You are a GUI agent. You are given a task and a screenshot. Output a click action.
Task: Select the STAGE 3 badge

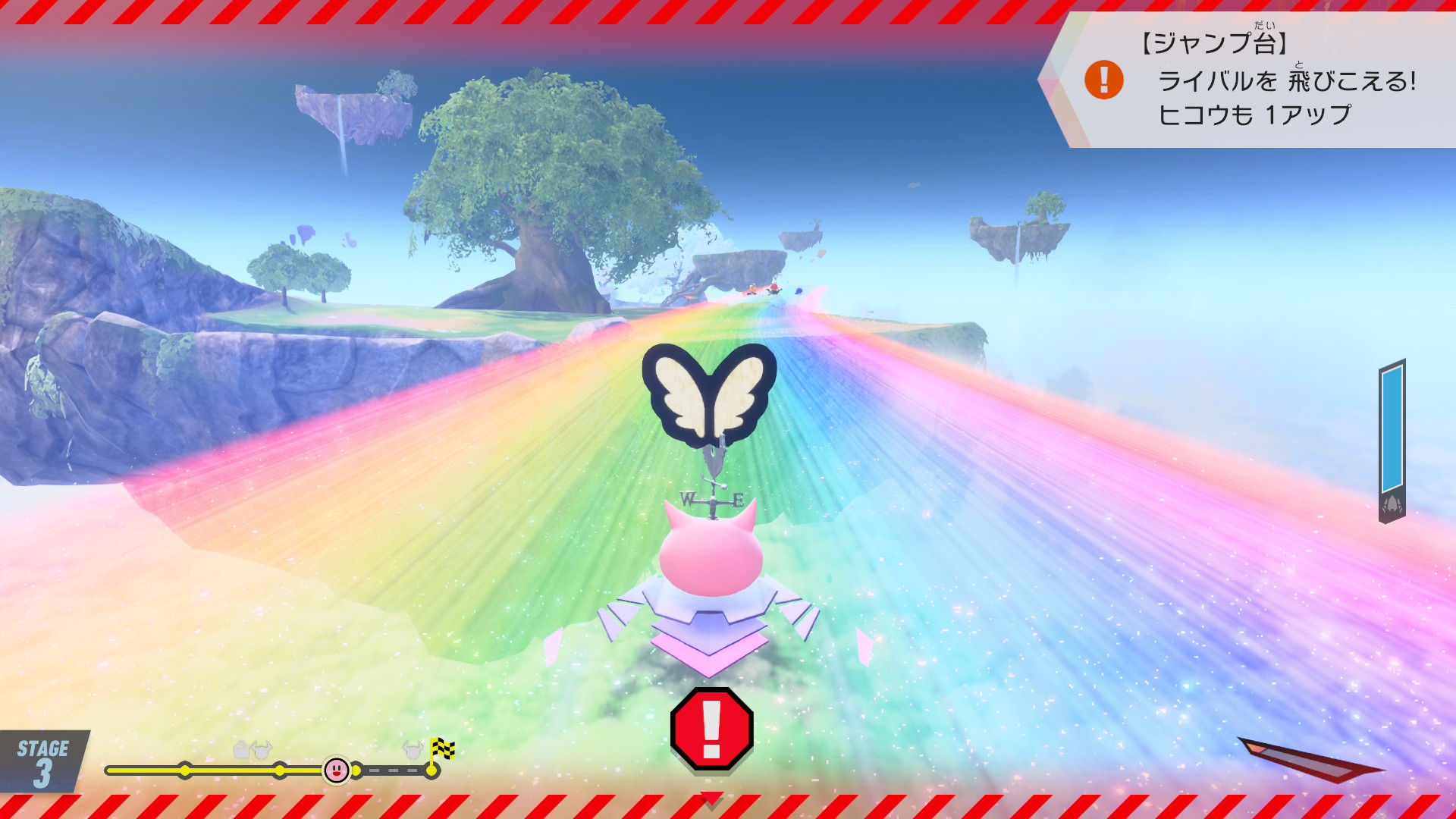[x=43, y=762]
